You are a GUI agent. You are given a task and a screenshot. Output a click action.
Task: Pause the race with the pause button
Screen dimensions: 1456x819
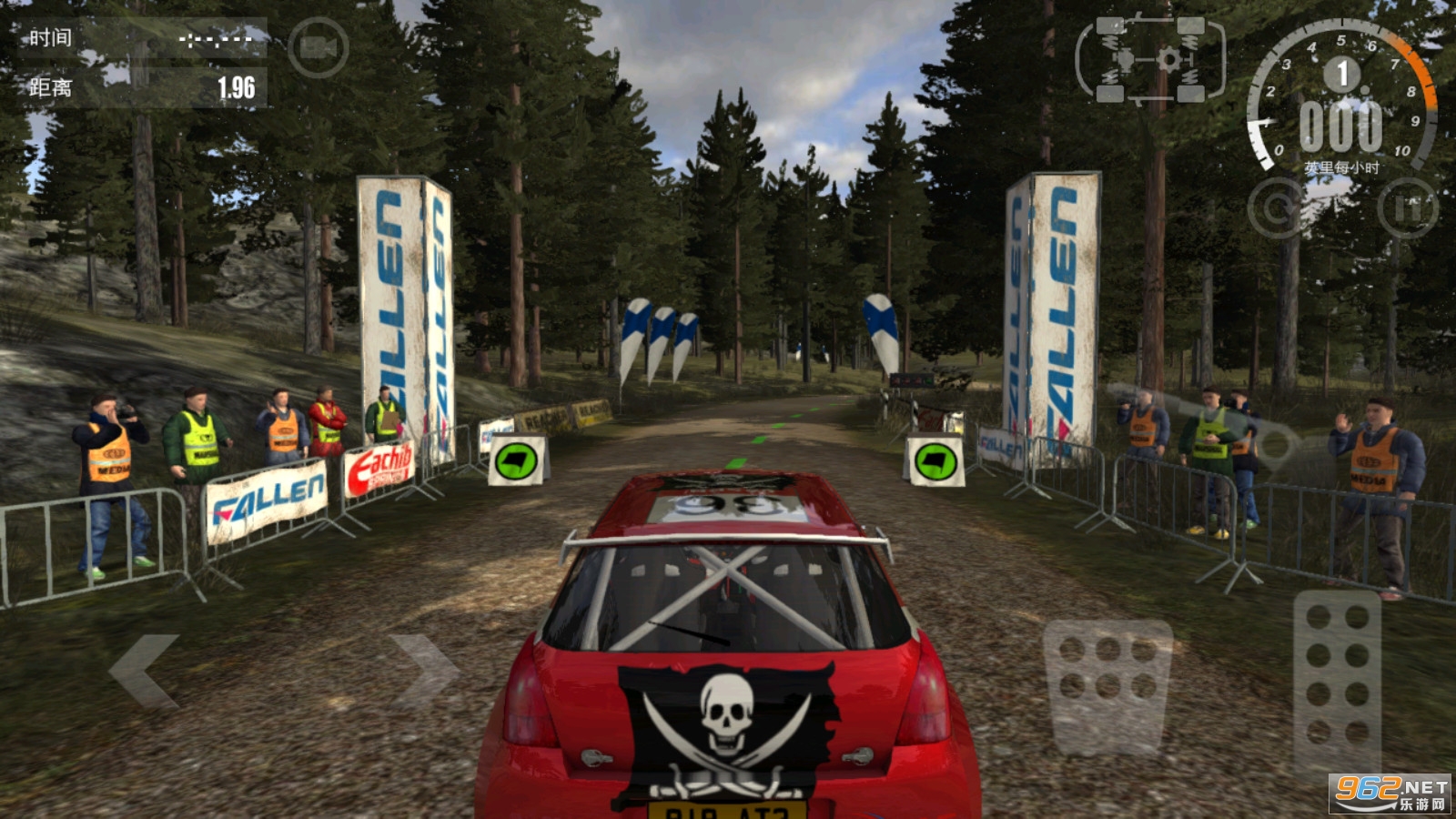click(1407, 208)
